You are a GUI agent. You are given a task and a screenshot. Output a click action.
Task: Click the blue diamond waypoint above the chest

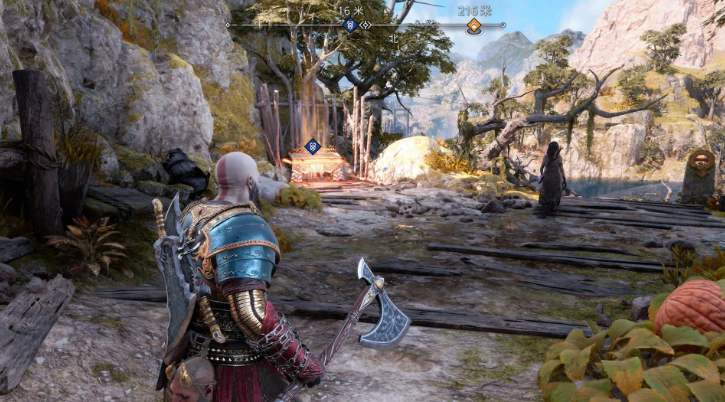click(x=312, y=145)
